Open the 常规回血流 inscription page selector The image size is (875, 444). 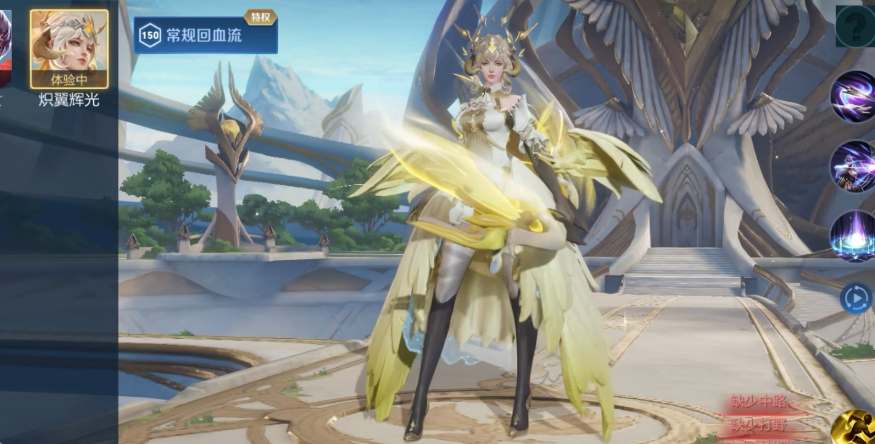pos(206,35)
